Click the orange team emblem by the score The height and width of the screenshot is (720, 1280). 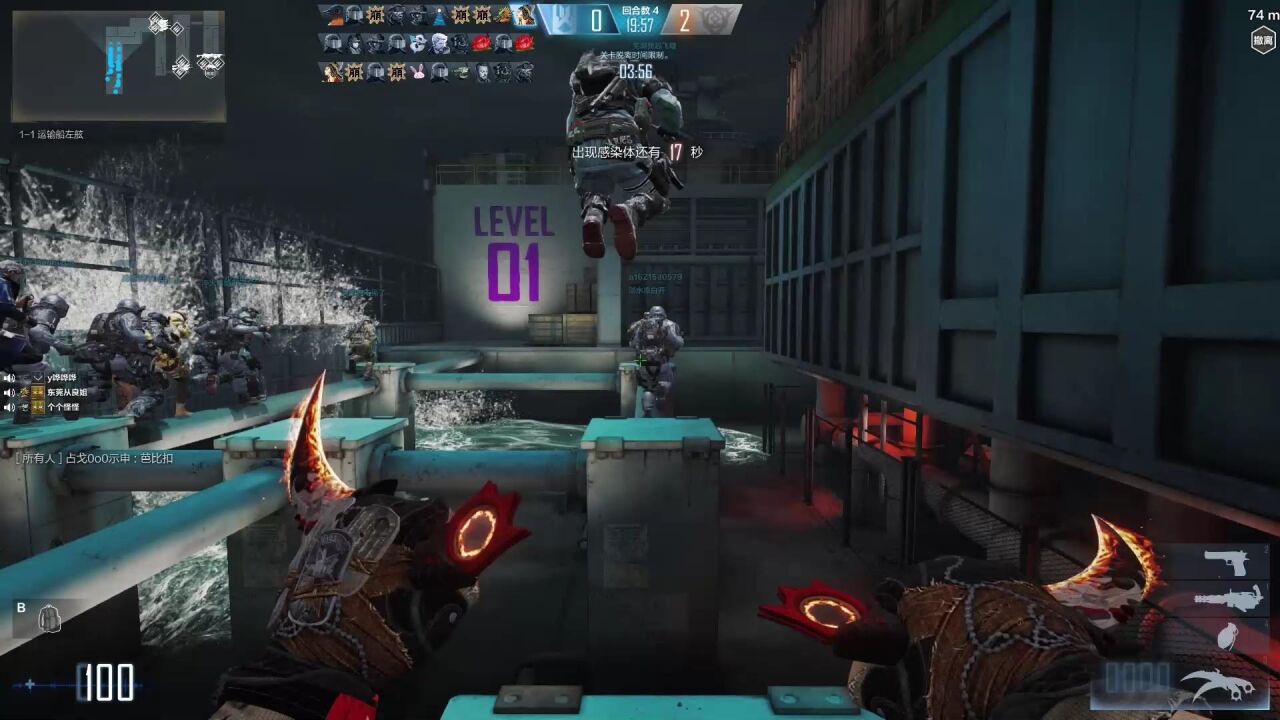tap(719, 18)
